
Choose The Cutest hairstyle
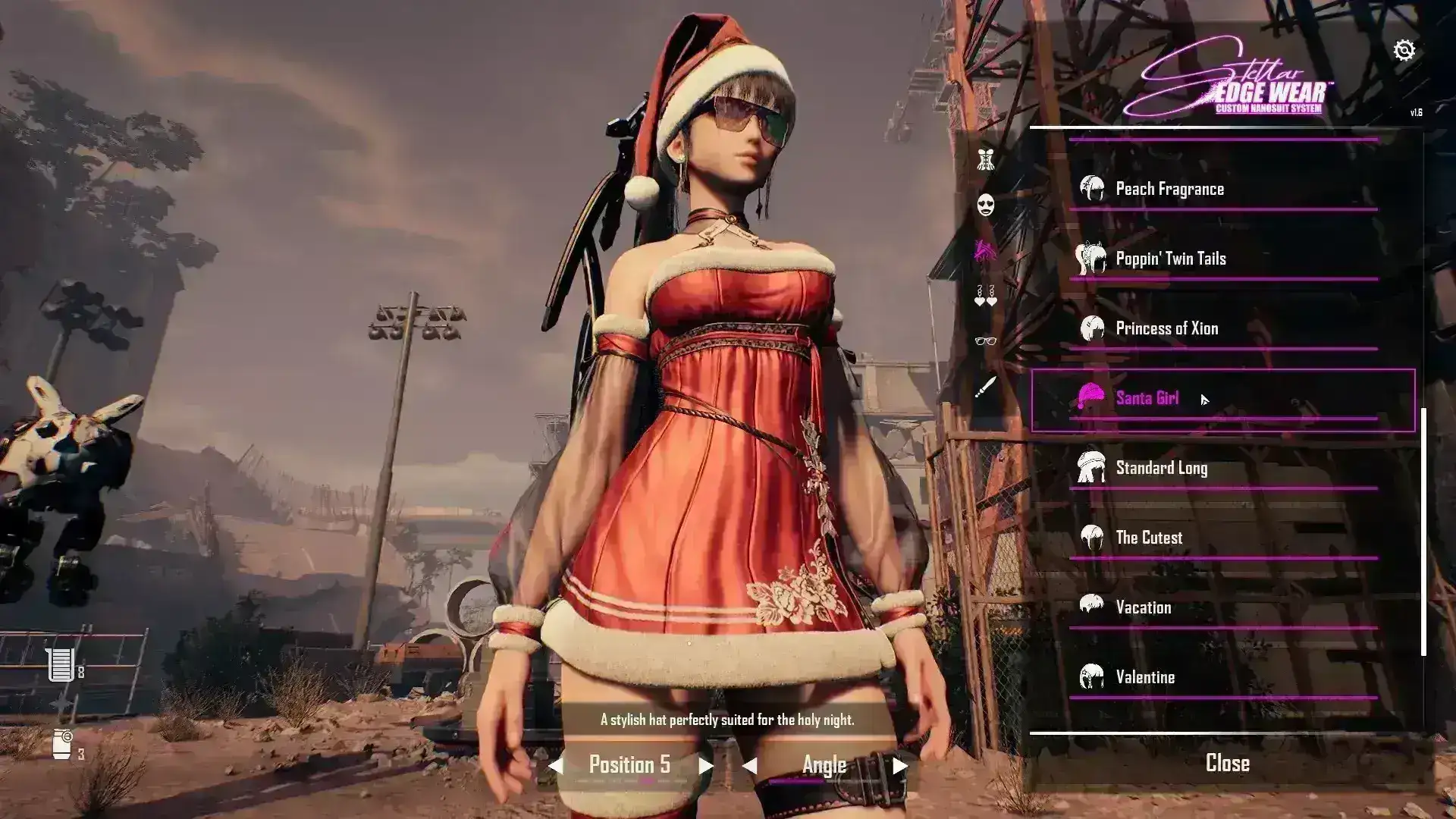(1148, 538)
